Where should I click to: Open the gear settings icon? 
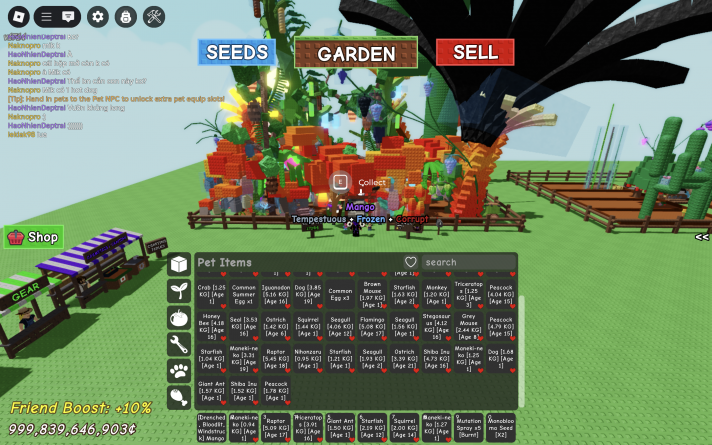(x=97, y=17)
